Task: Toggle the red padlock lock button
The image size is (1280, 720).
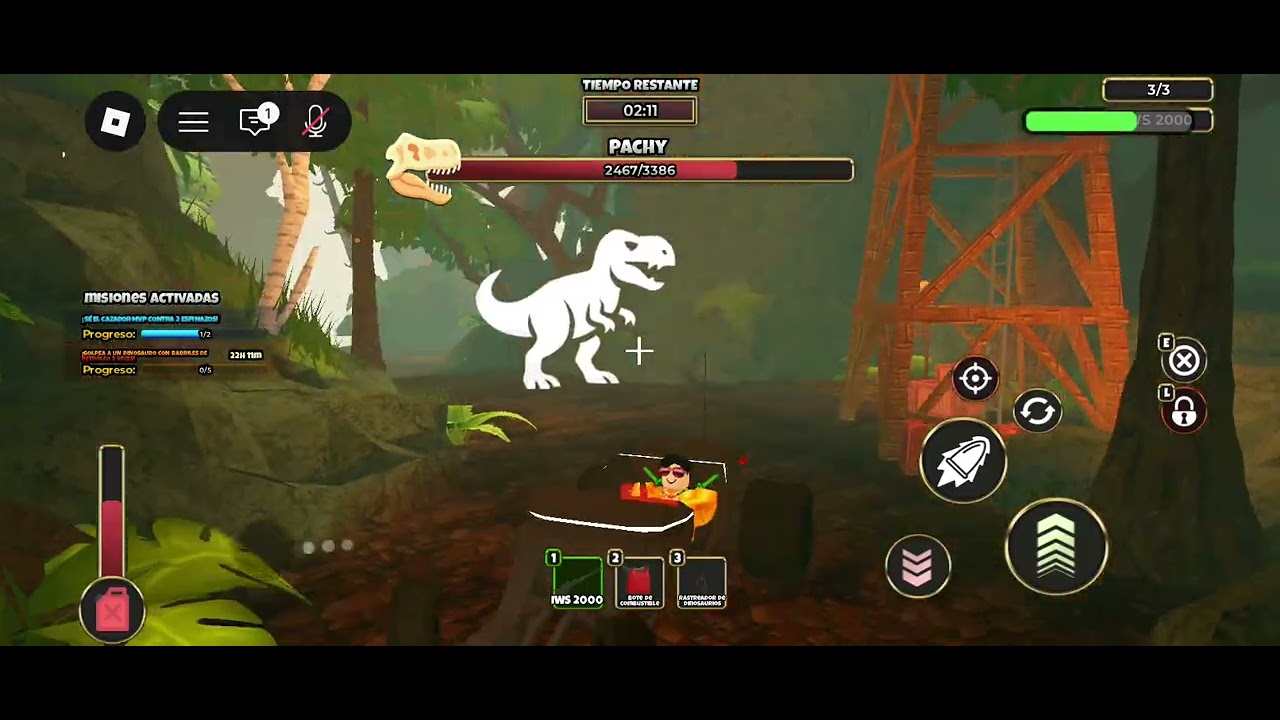Action: (x=1184, y=412)
